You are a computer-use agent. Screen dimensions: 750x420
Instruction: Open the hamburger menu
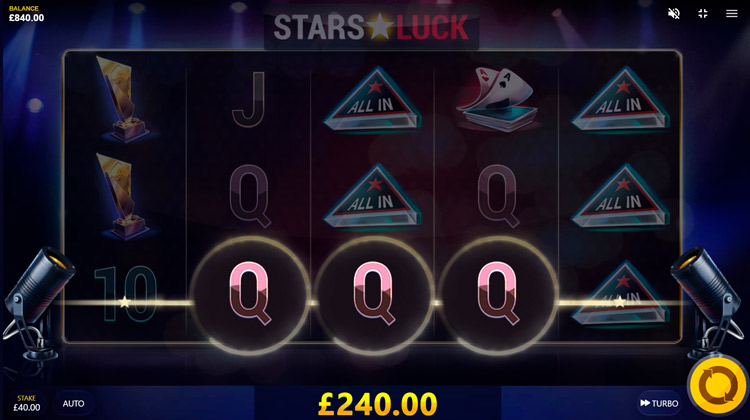point(732,14)
